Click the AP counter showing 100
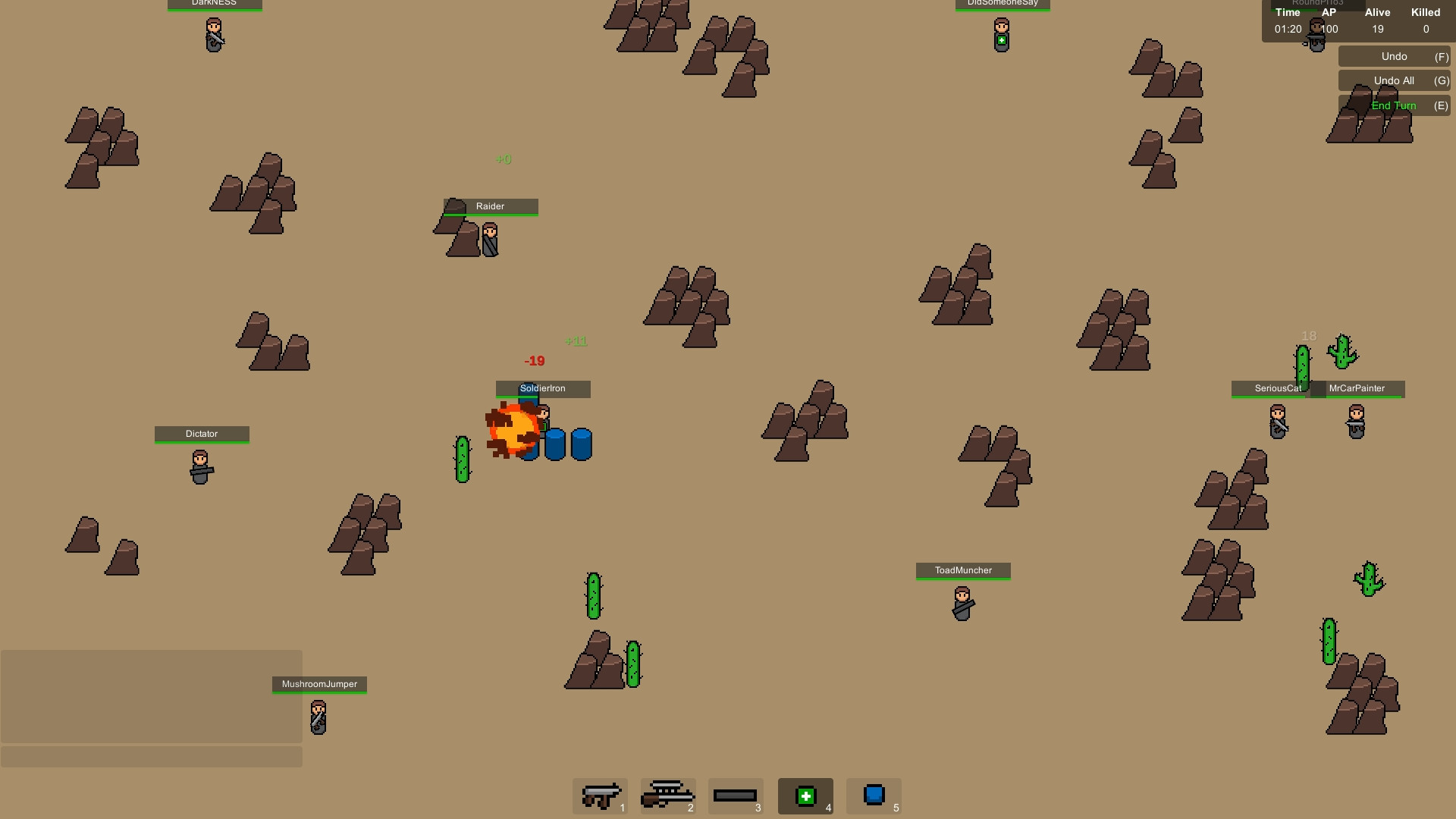 point(1328,29)
